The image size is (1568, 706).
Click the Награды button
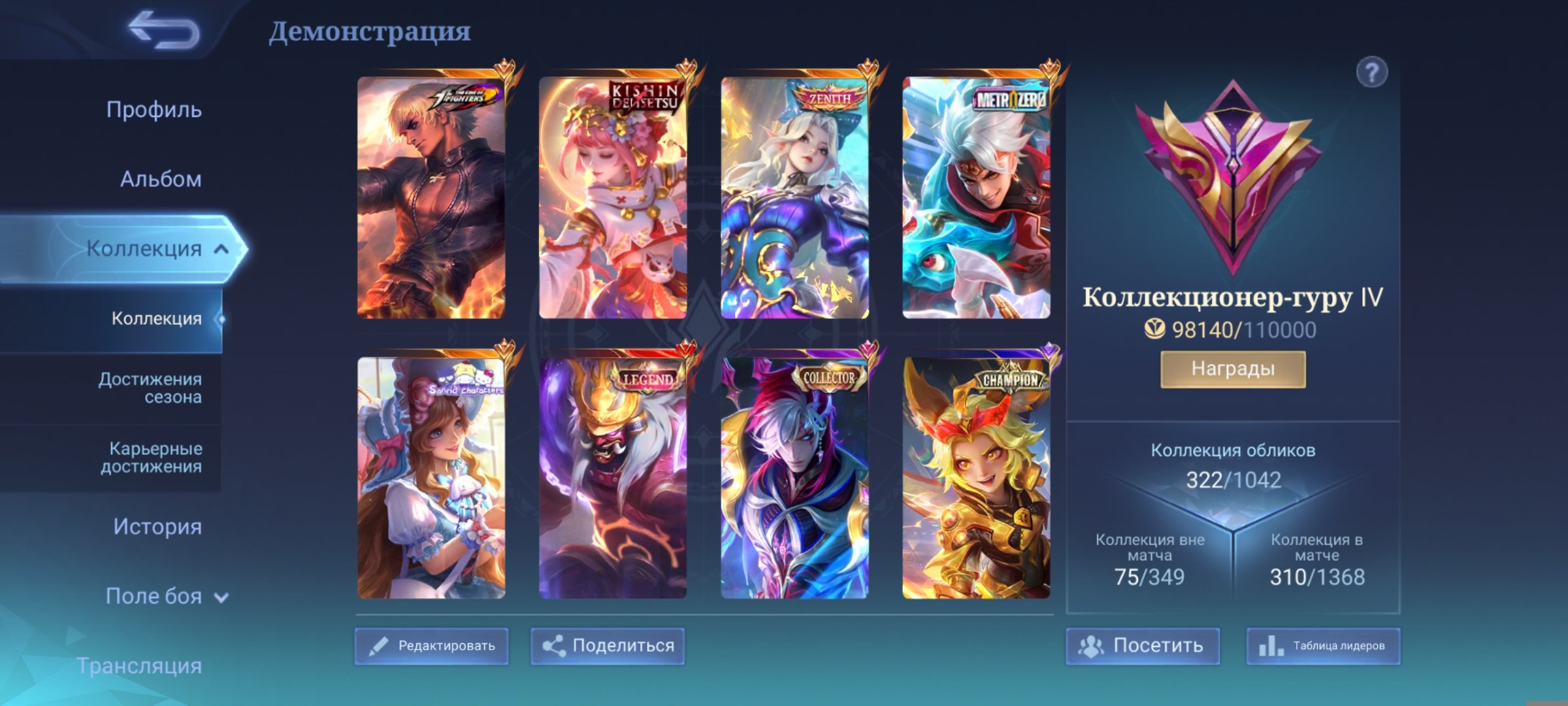tap(1234, 369)
